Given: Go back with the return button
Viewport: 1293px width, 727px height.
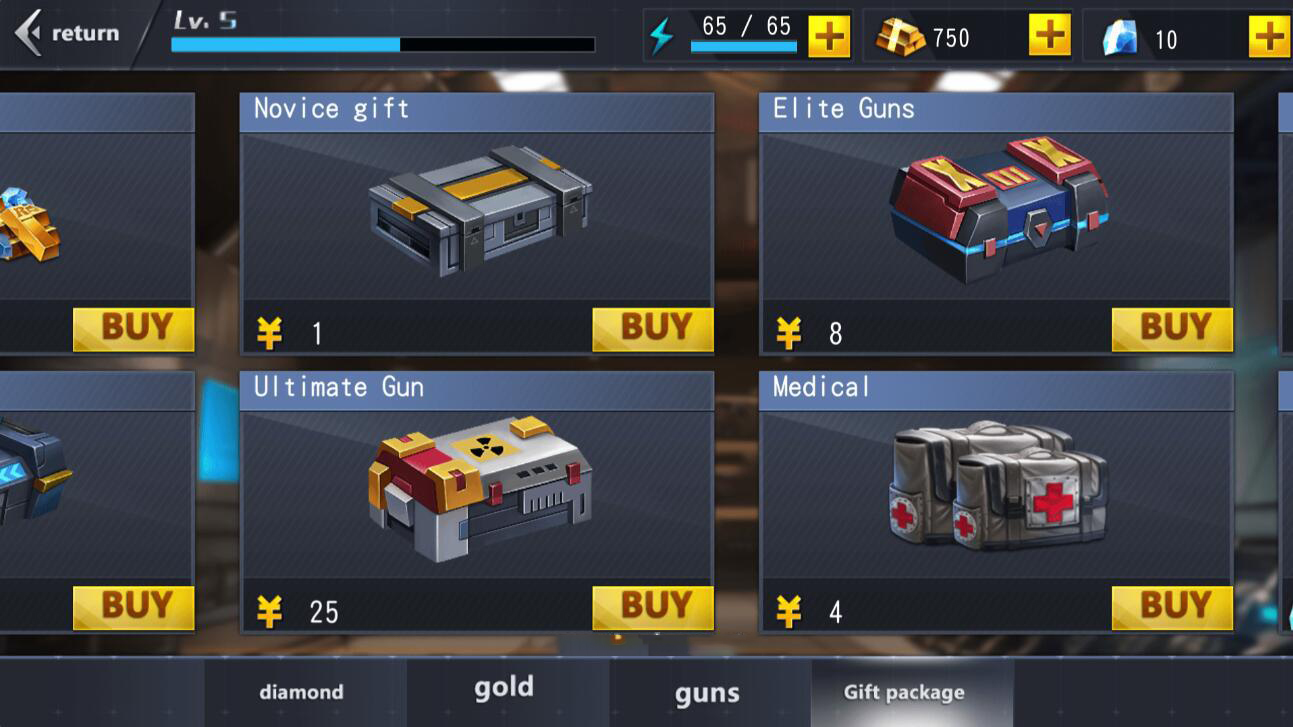Looking at the screenshot, I should [68, 33].
